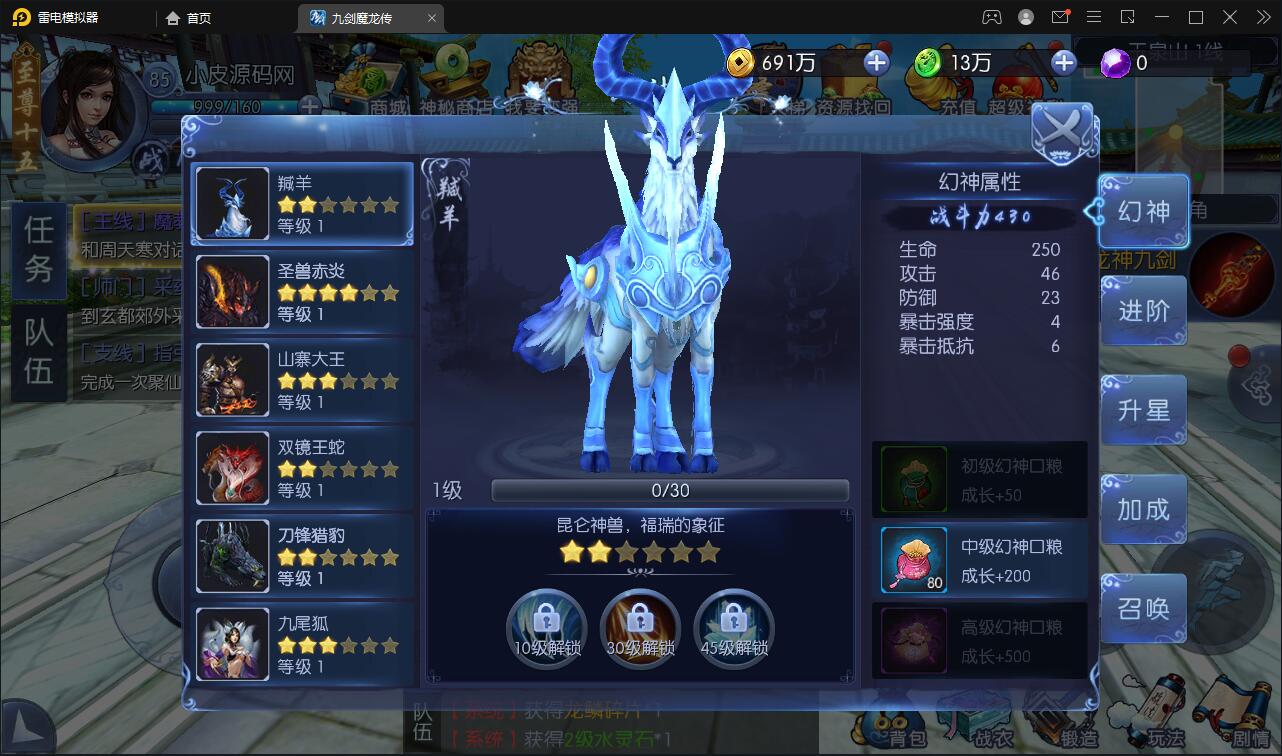The width and height of the screenshot is (1282, 756).
Task: Select 刀锋猎豹 from the pet list
Action: pos(302,556)
